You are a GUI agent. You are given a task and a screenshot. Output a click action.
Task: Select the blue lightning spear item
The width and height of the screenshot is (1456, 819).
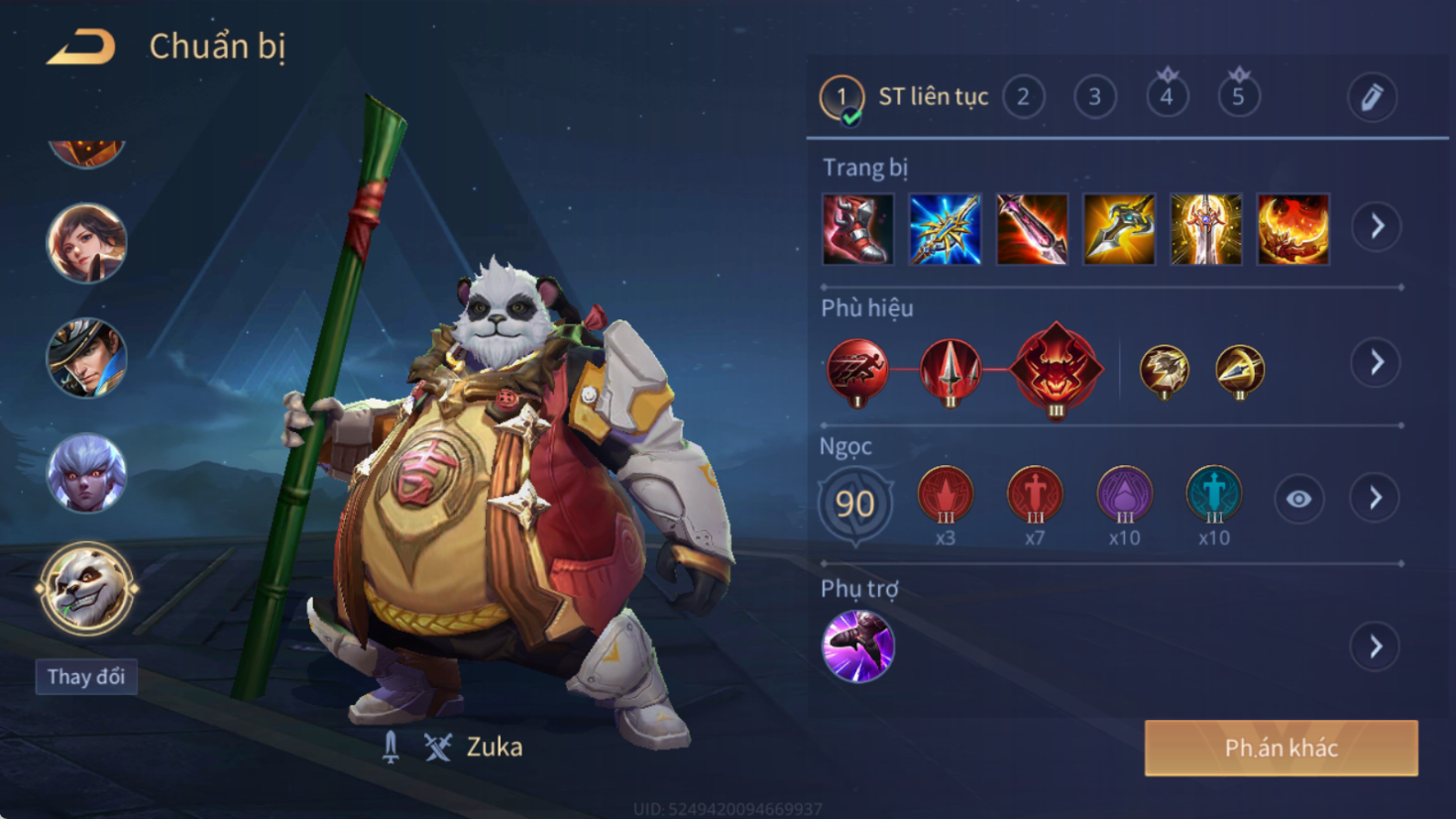pos(945,229)
